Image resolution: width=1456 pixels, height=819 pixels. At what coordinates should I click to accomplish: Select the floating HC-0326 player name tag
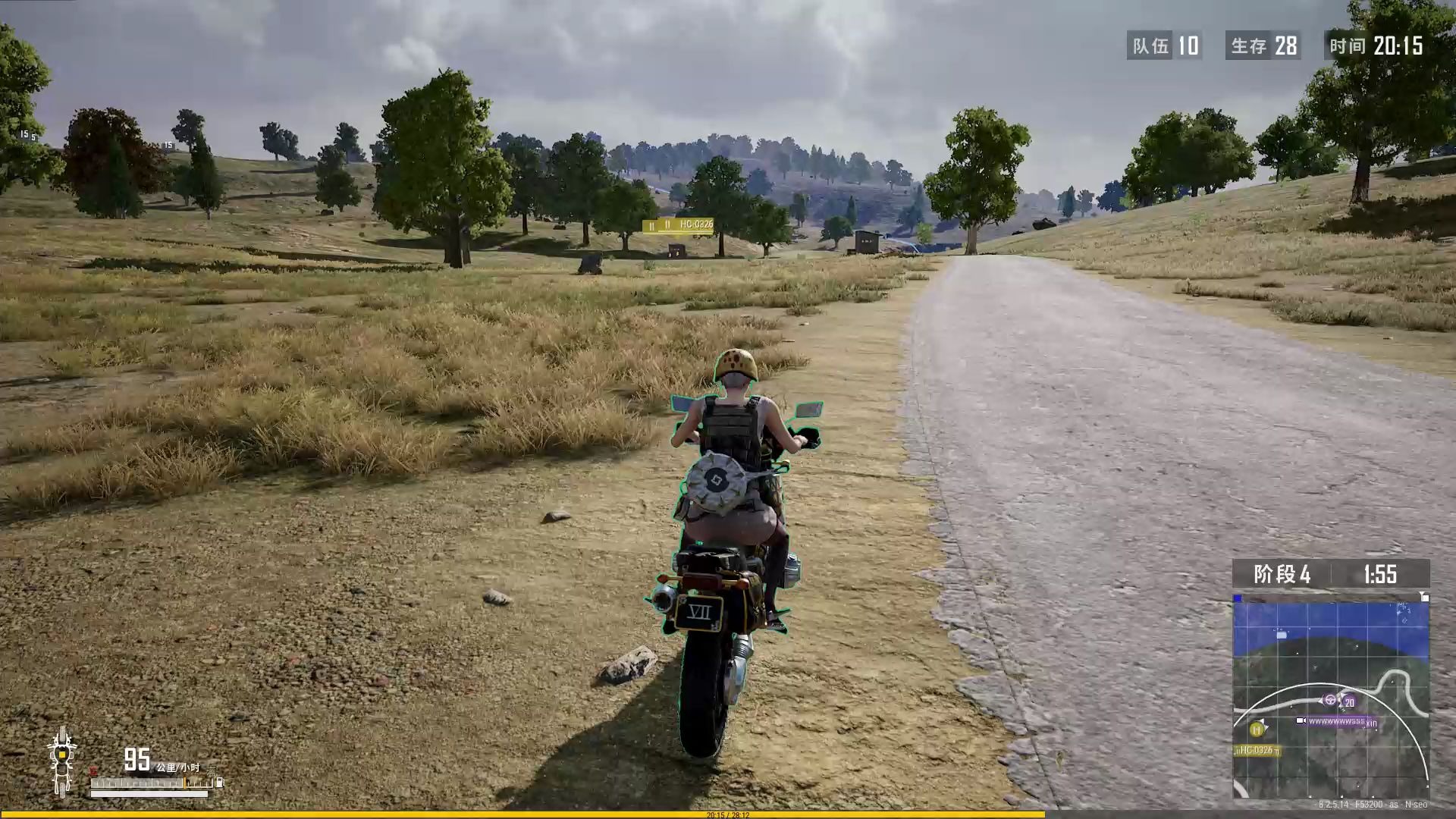point(678,225)
